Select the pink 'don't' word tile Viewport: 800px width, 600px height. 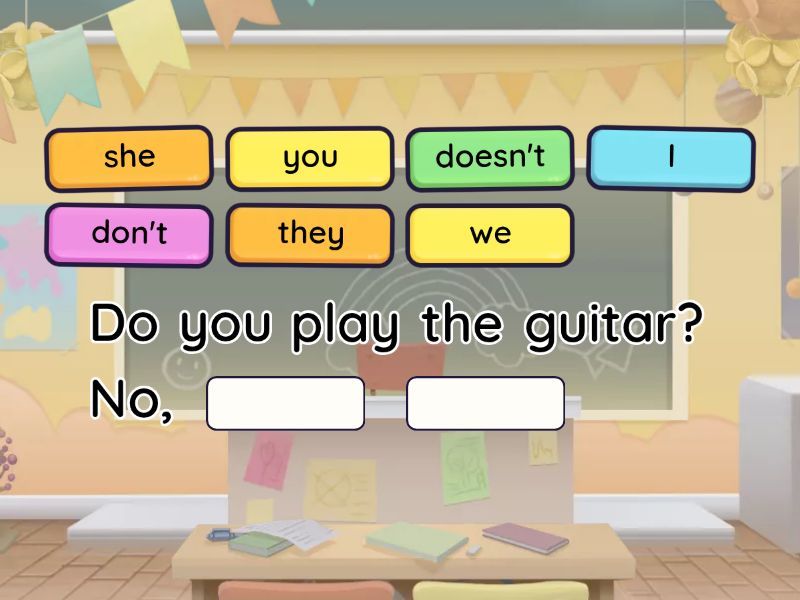pyautogui.click(x=129, y=234)
